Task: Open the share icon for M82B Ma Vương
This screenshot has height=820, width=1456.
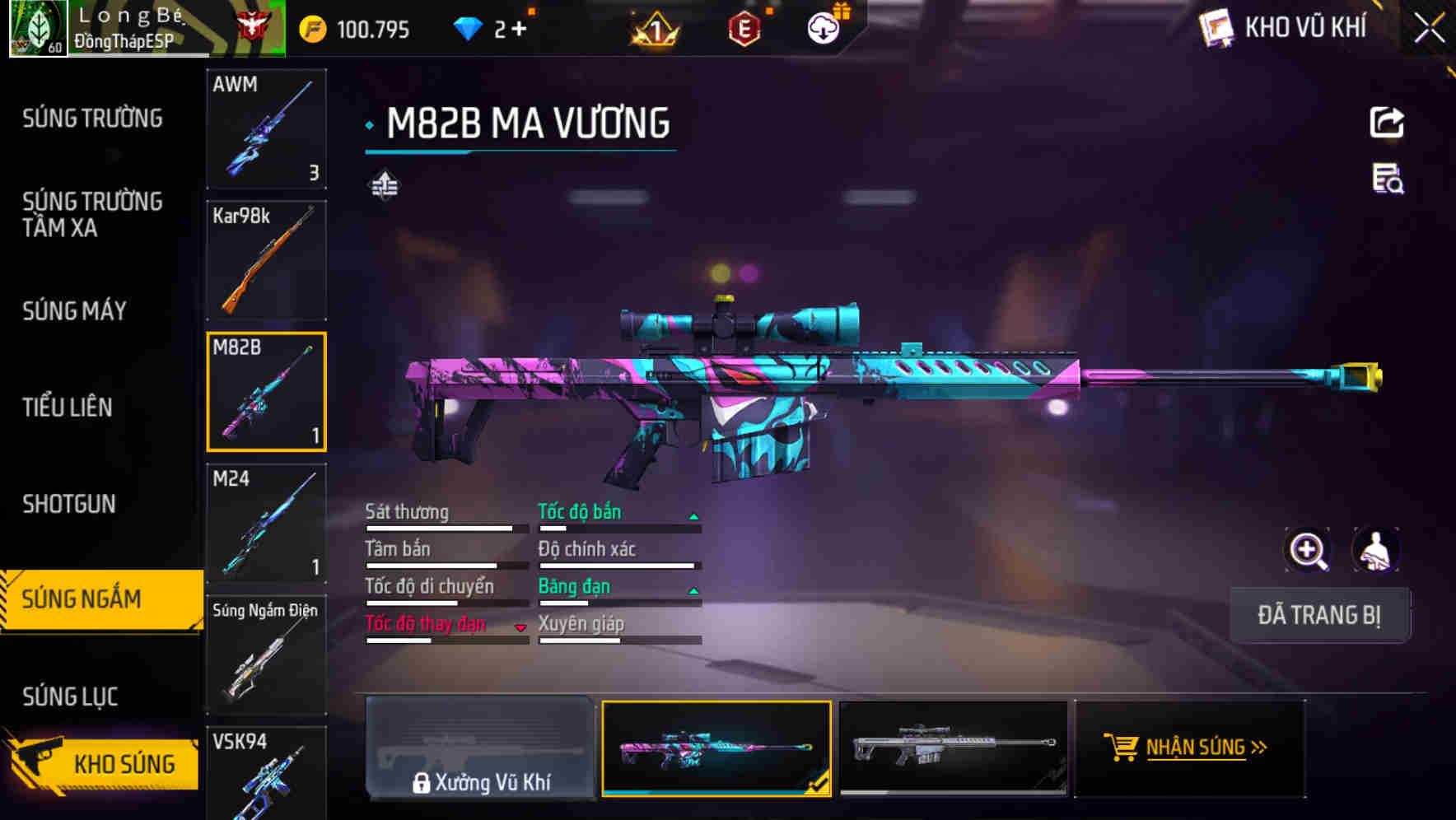Action: [1387, 122]
